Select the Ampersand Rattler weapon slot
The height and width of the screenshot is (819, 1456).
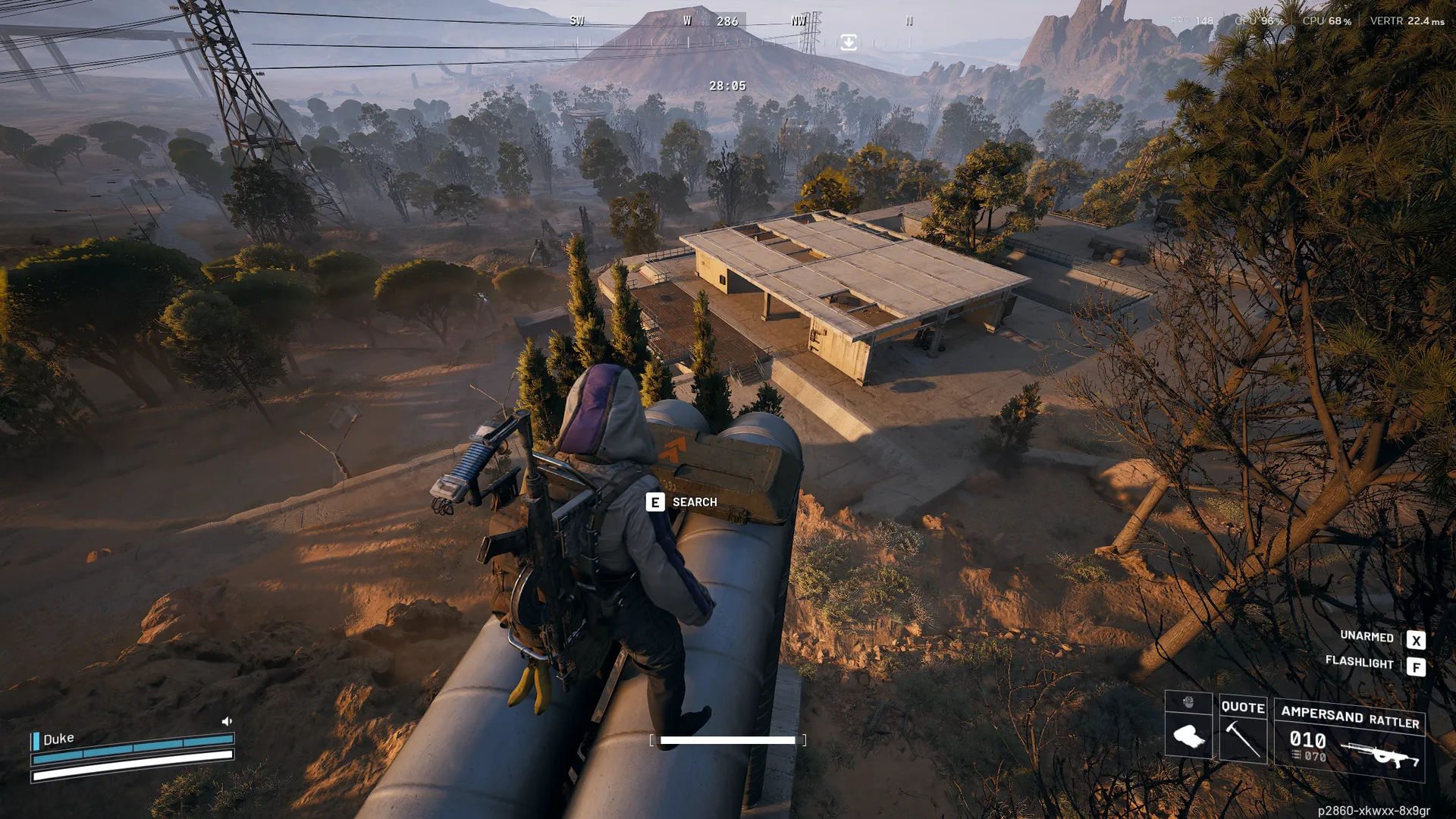click(1349, 740)
